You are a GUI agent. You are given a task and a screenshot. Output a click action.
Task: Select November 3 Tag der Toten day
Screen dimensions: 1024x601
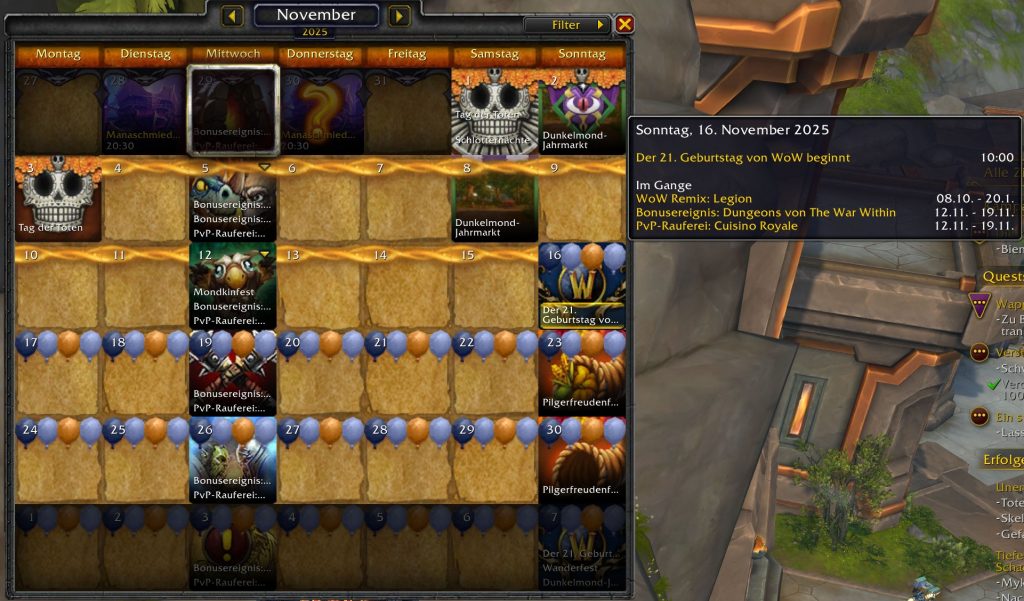coord(57,199)
